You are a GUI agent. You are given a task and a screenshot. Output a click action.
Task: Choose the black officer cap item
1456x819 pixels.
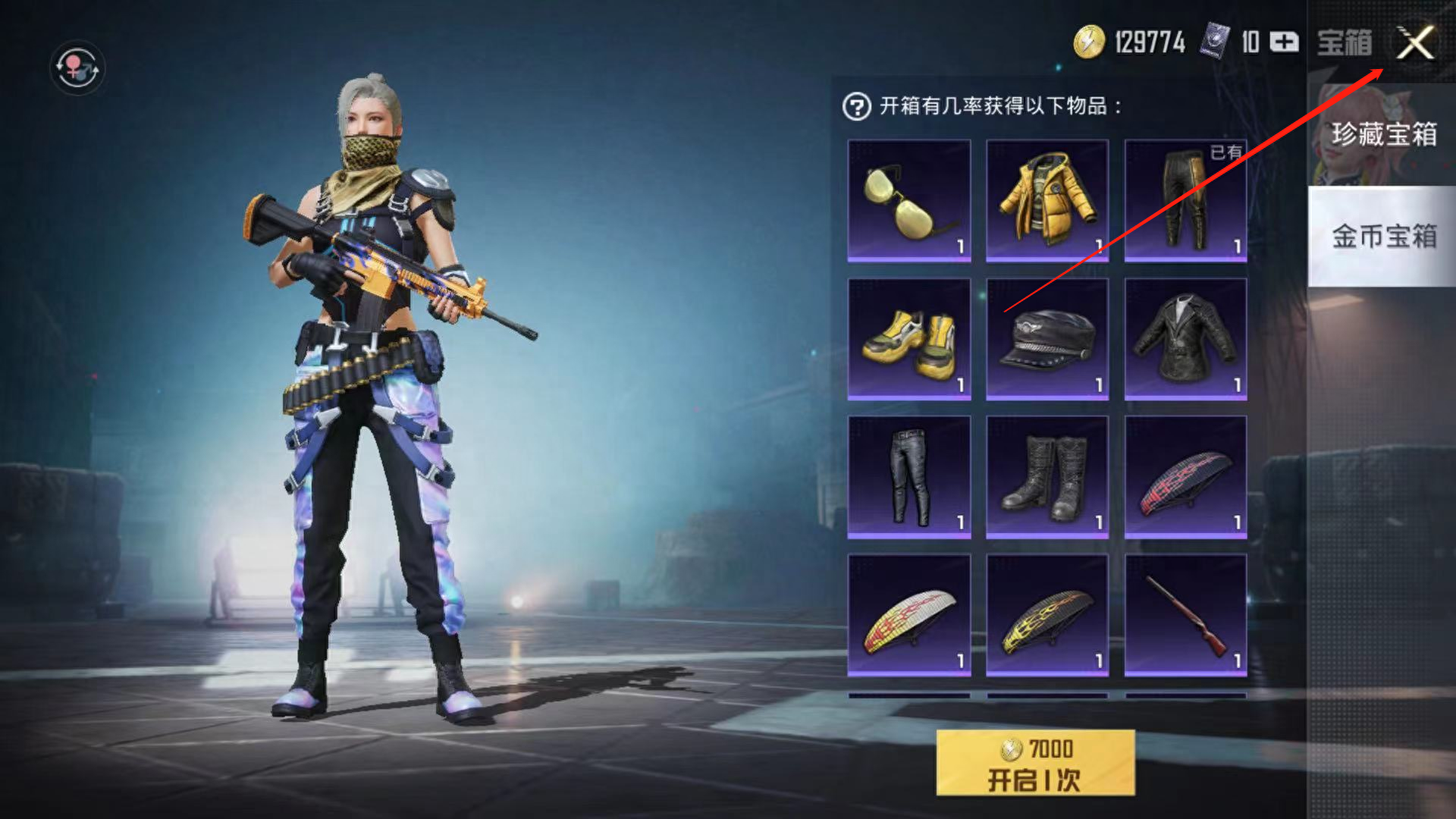pos(1046,339)
